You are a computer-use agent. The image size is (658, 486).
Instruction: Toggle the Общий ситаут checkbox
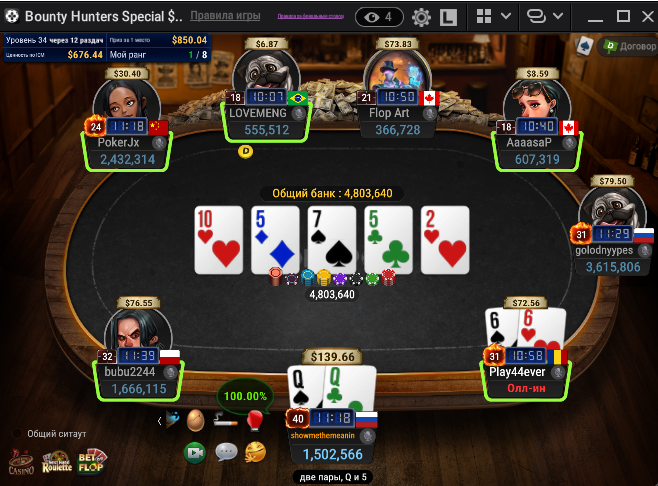17,434
